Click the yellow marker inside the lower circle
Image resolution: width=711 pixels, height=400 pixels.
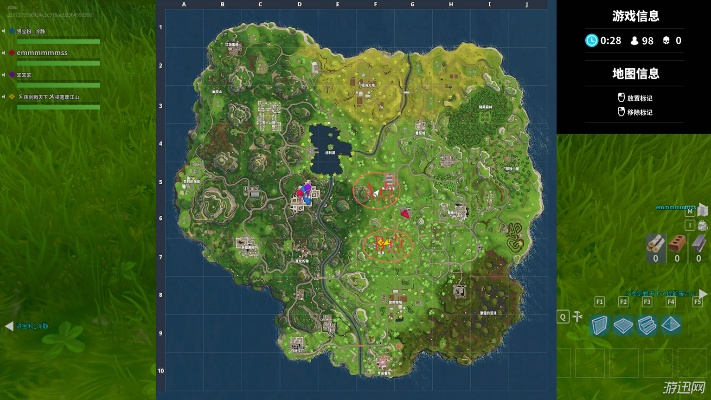click(x=381, y=242)
